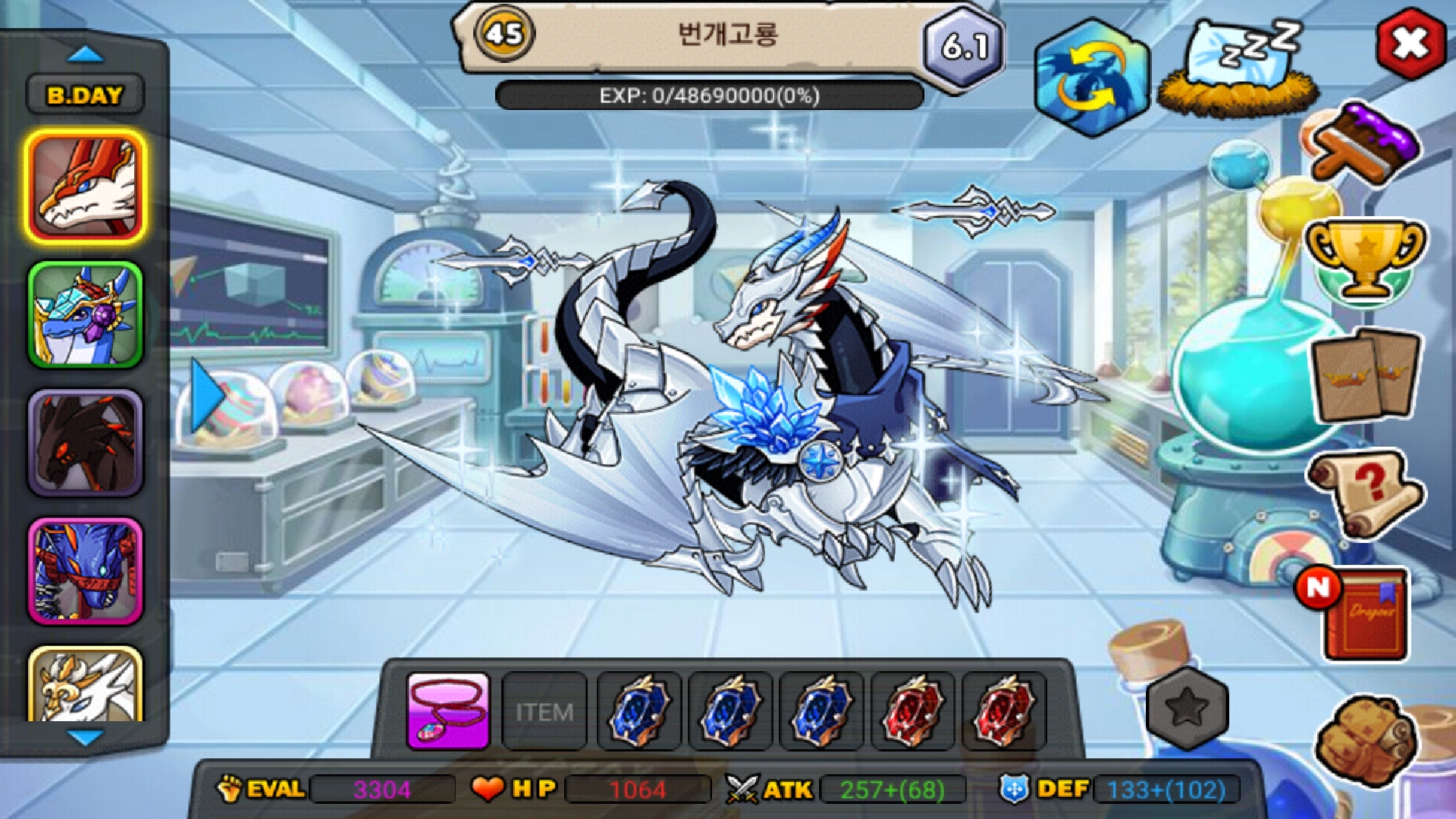
Task: Pick the blue armored dragon portrait
Action: (x=85, y=571)
